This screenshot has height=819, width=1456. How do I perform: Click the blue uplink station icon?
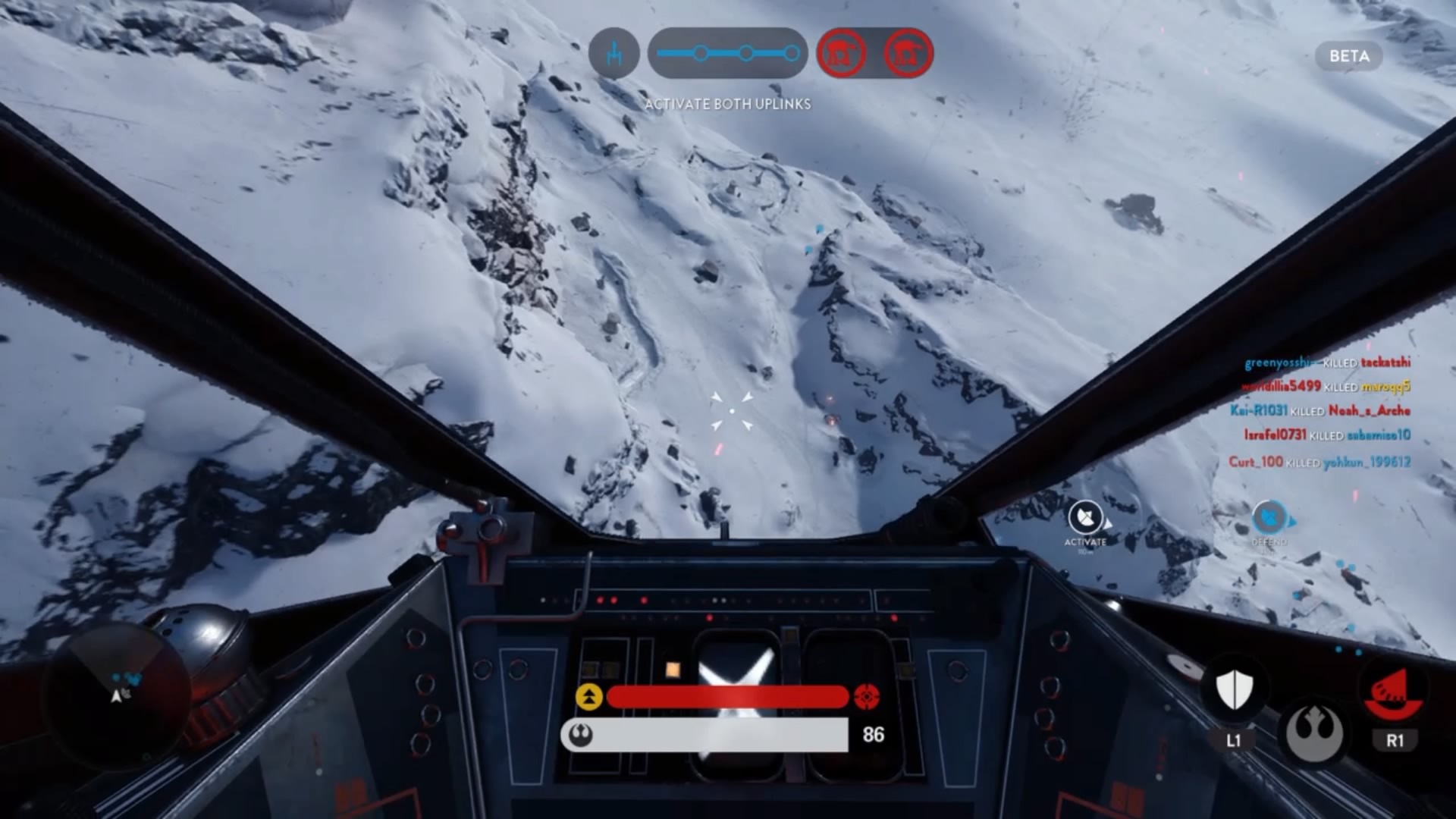(614, 53)
